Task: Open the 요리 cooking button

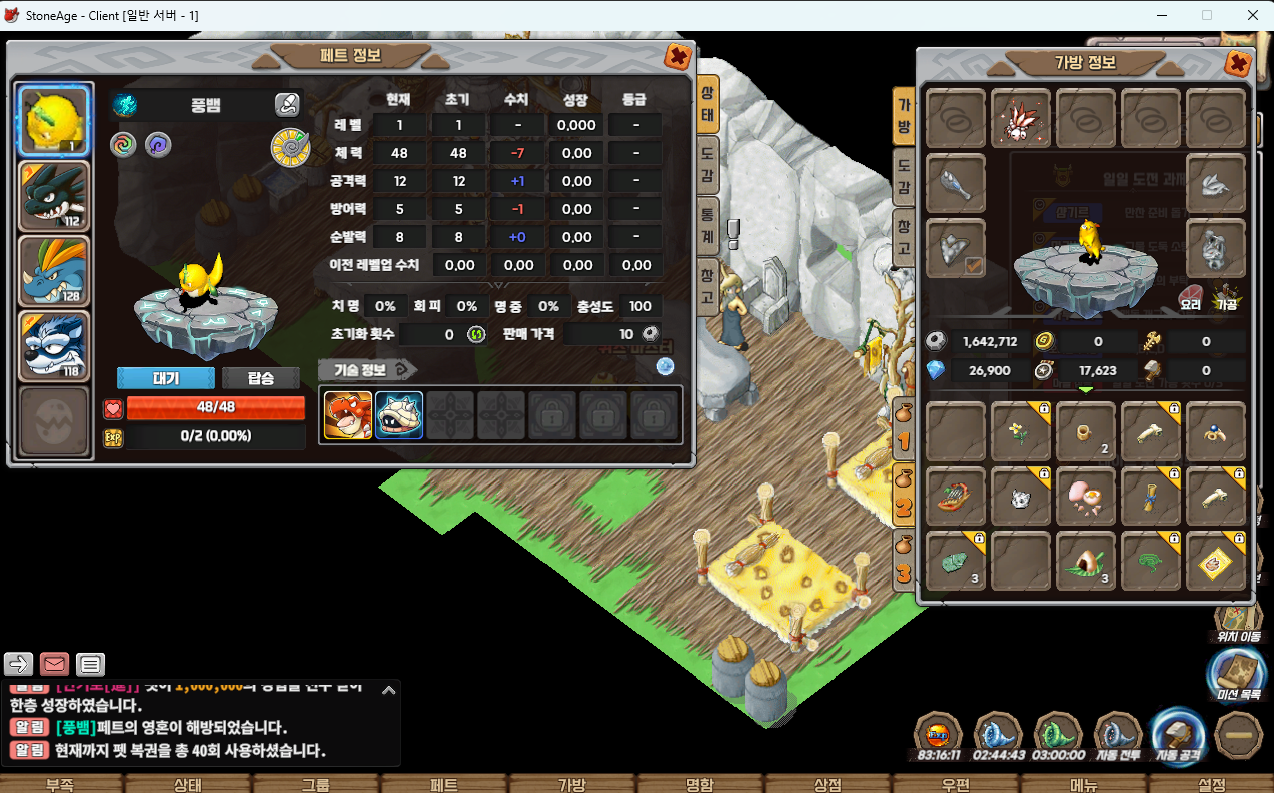Action: tap(1191, 298)
